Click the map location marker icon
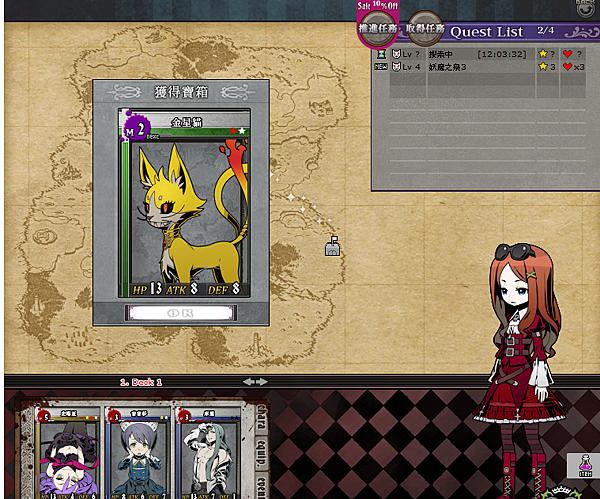This screenshot has width=600, height=499. 333,245
